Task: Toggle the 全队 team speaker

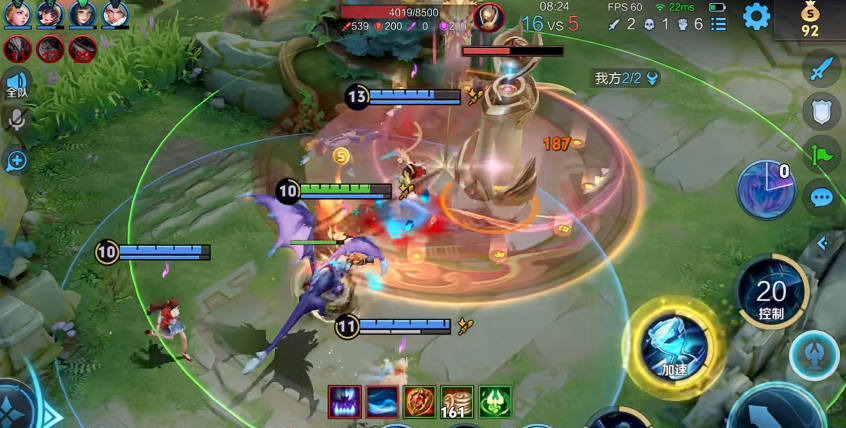Action: pos(16,84)
